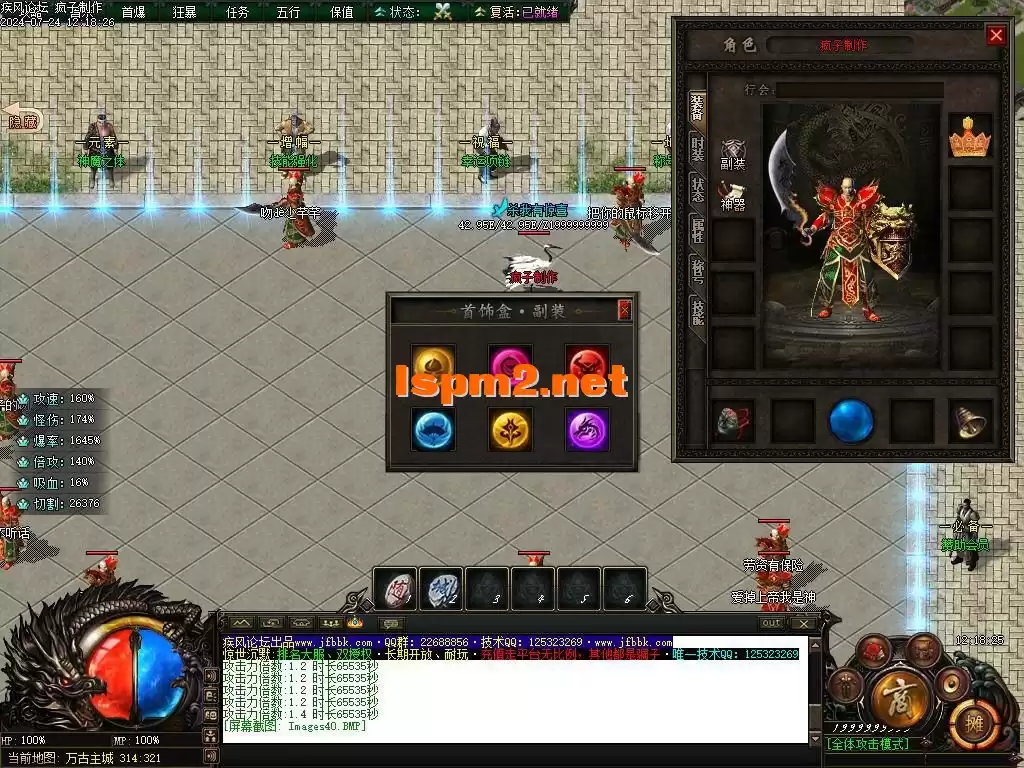The height and width of the screenshot is (768, 1024).
Task: Select the blue gem in jewelry box
Action: (434, 429)
